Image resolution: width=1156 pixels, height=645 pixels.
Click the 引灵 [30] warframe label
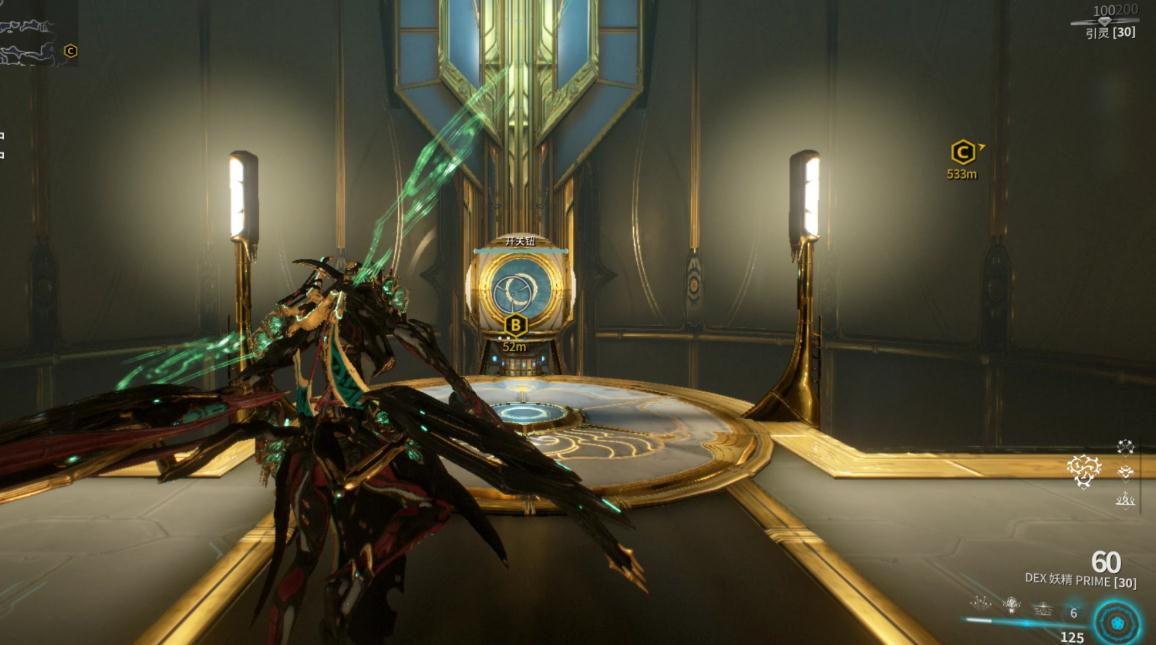[x=1110, y=33]
